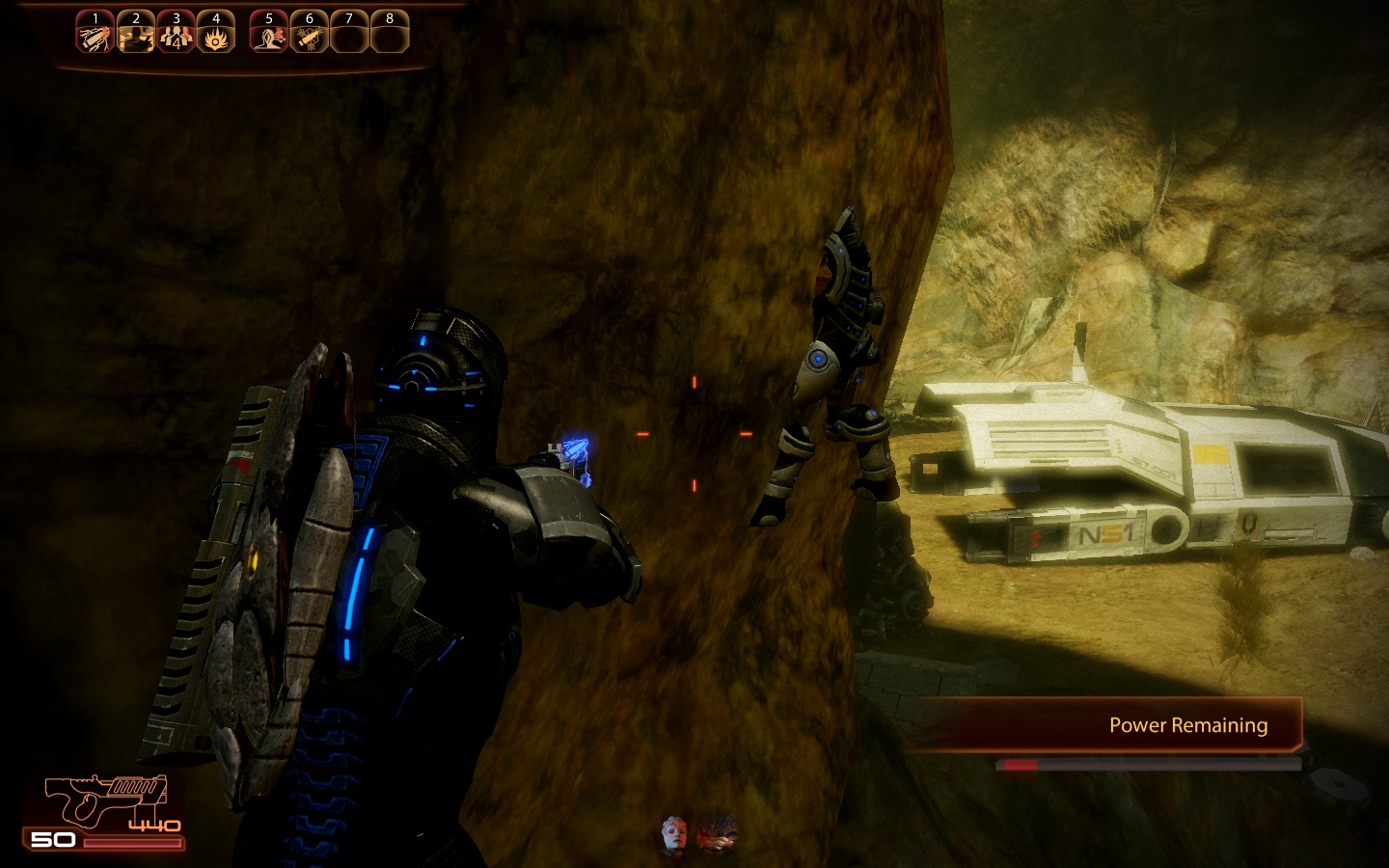Viewport: 1389px width, 868px height.
Task: Cast the flame burst power in slot 4
Action: [x=215, y=37]
